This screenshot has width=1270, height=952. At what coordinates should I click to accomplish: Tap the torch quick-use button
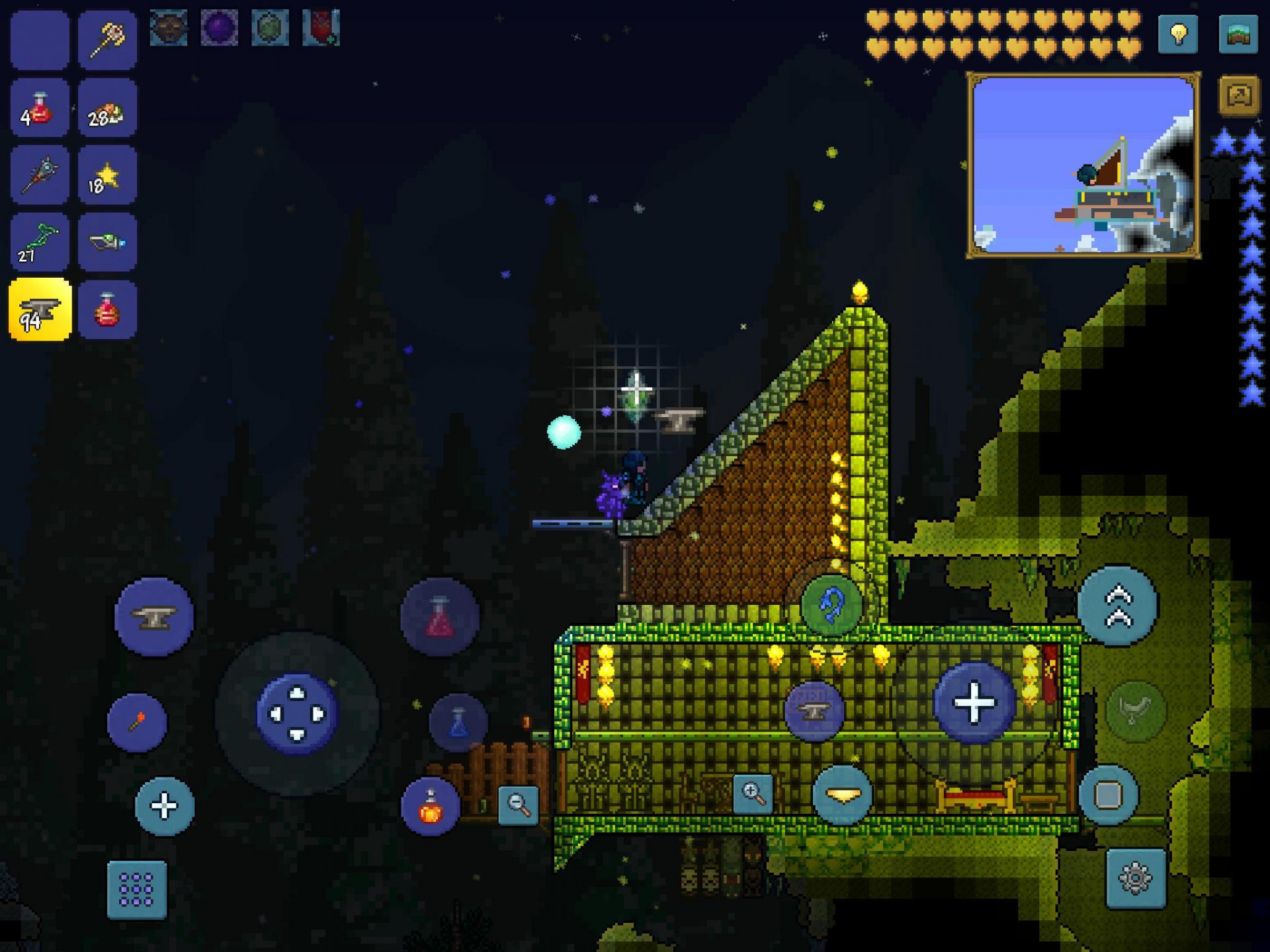(137, 722)
